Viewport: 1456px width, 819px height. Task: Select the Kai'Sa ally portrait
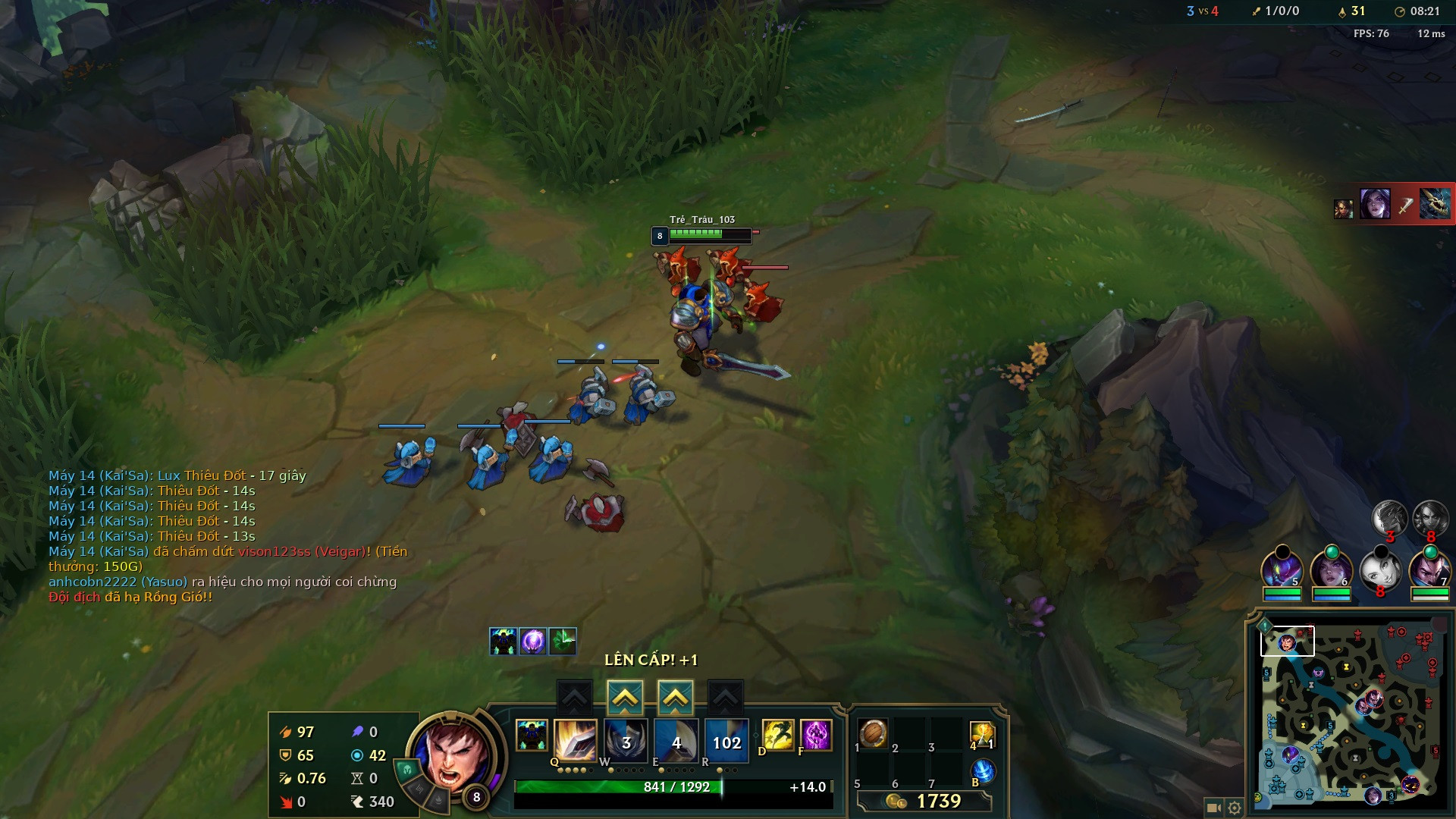tap(1331, 570)
